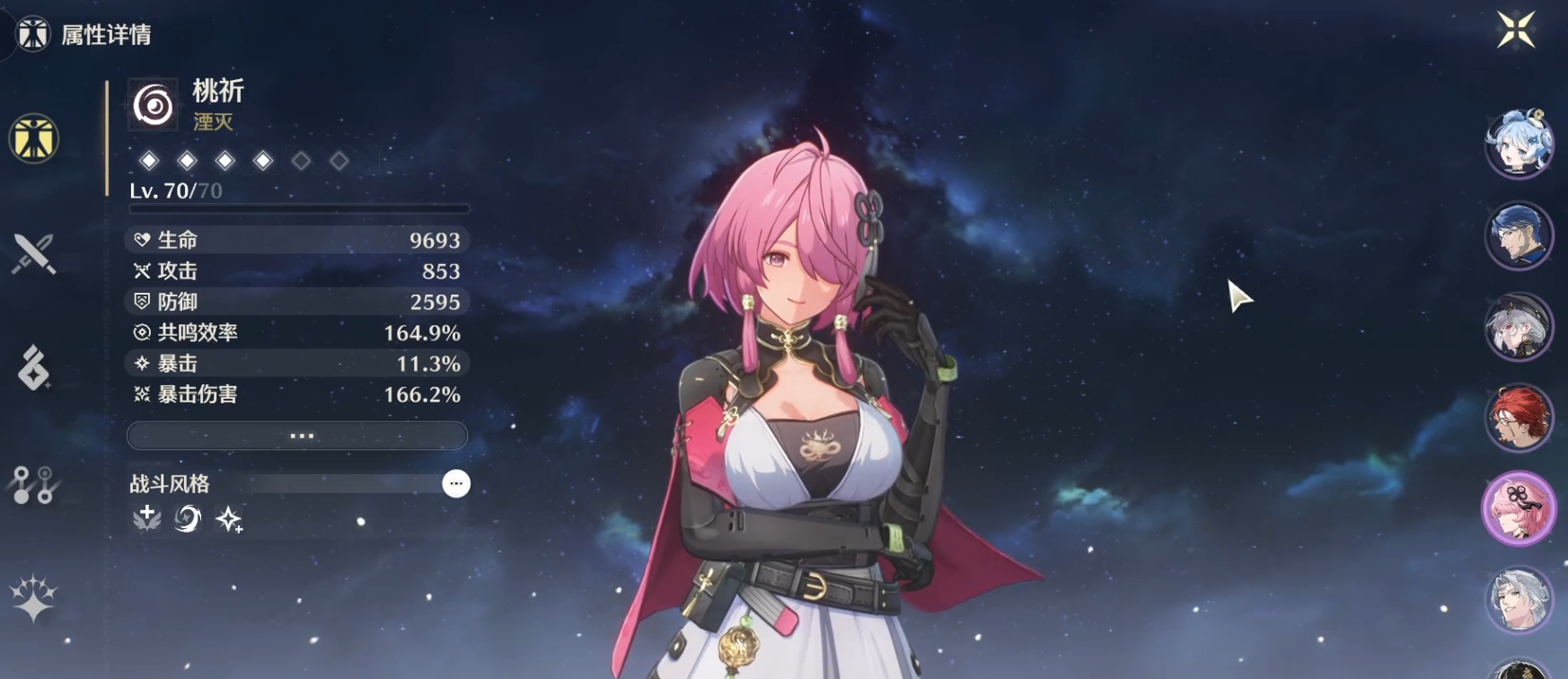Open the skill tree nodes tab
Screen dimensions: 1568x679
[33, 485]
